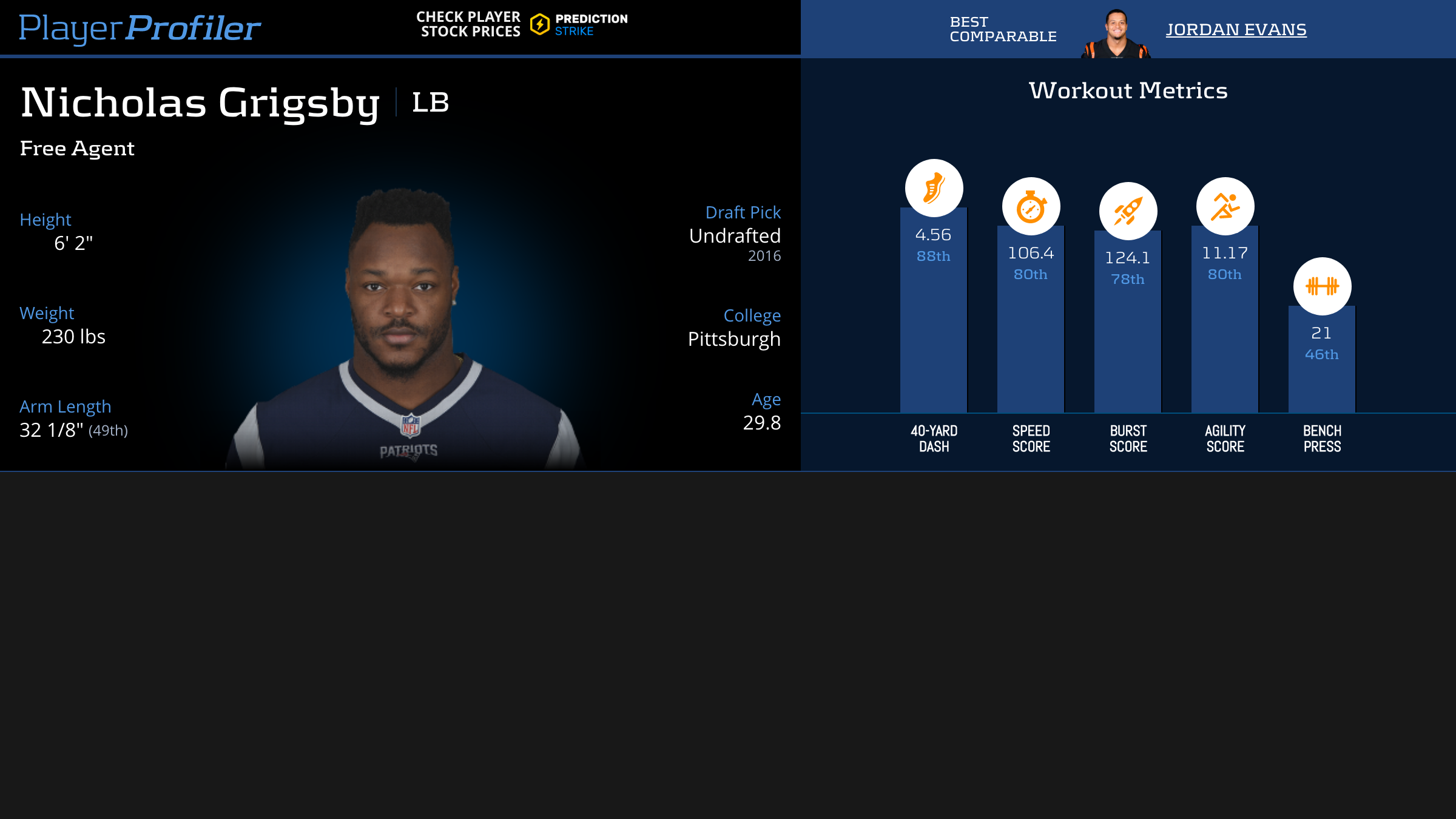Click the Agility Score runner icon
This screenshot has height=819, width=1456.
[1225, 206]
